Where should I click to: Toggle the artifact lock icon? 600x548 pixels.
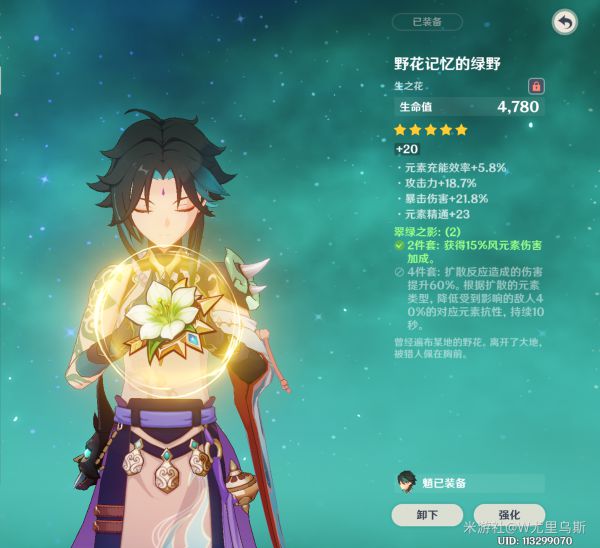click(535, 86)
